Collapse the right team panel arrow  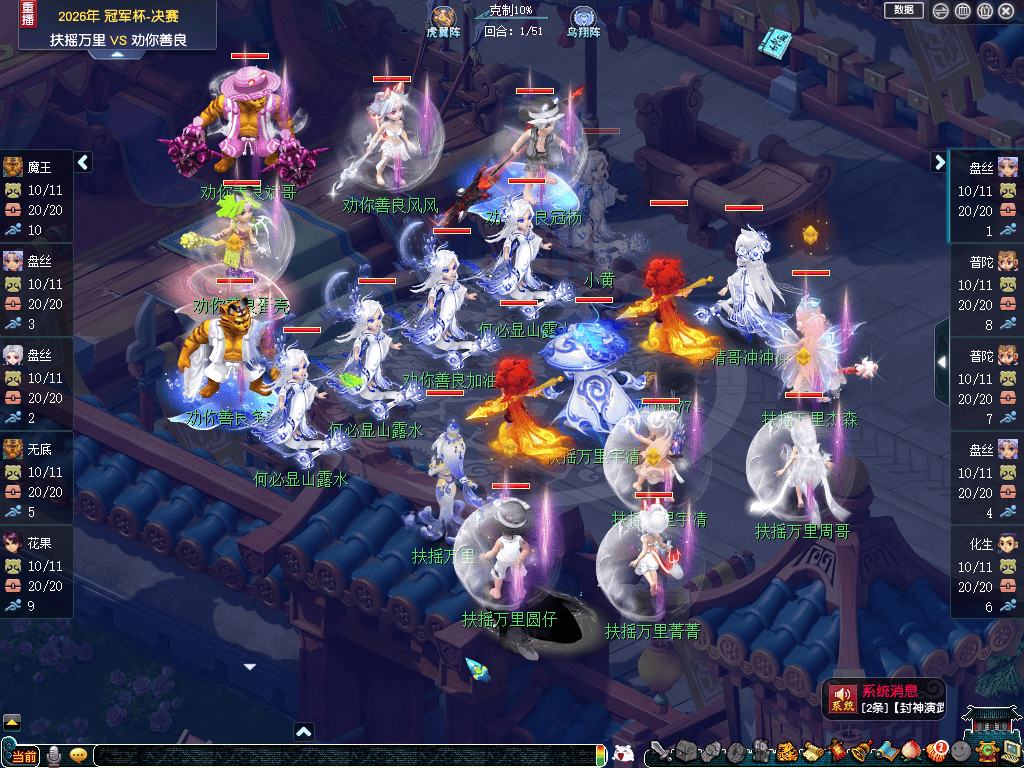click(x=939, y=162)
